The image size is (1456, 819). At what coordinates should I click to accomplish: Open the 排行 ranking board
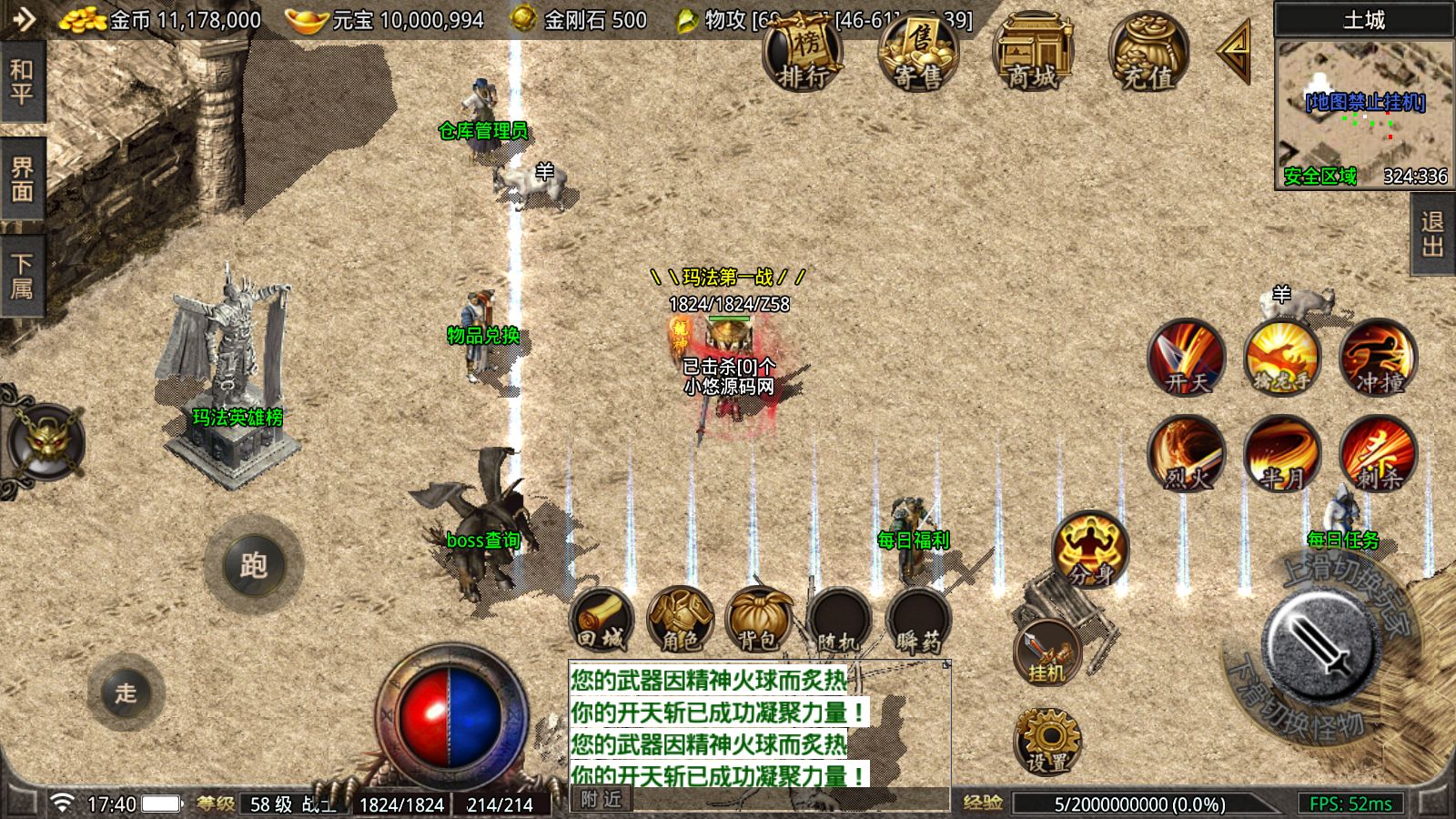[802, 53]
